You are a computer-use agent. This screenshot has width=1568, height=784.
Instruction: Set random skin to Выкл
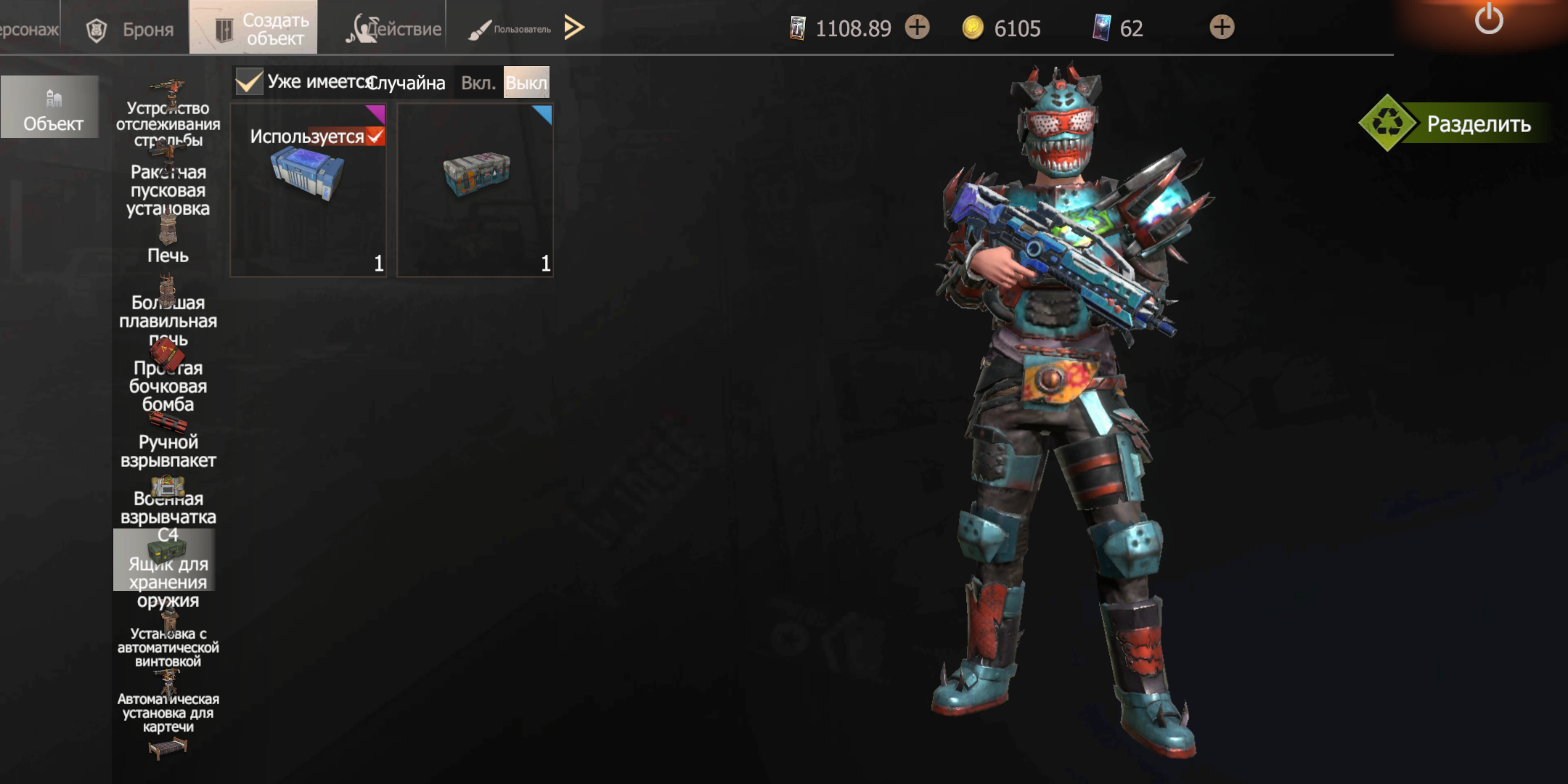coord(526,83)
